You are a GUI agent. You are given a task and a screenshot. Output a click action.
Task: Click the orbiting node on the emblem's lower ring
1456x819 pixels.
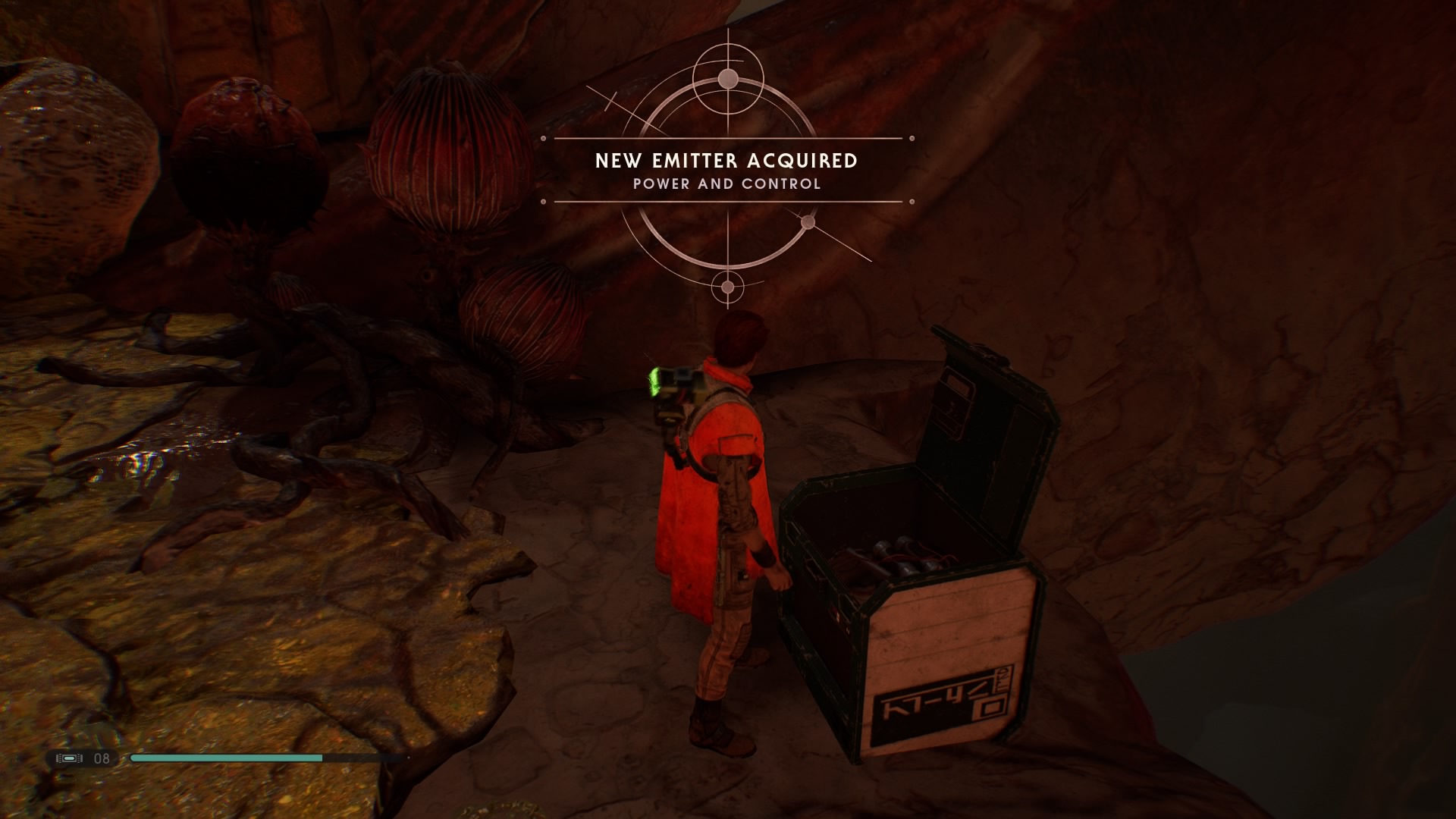[808, 220]
